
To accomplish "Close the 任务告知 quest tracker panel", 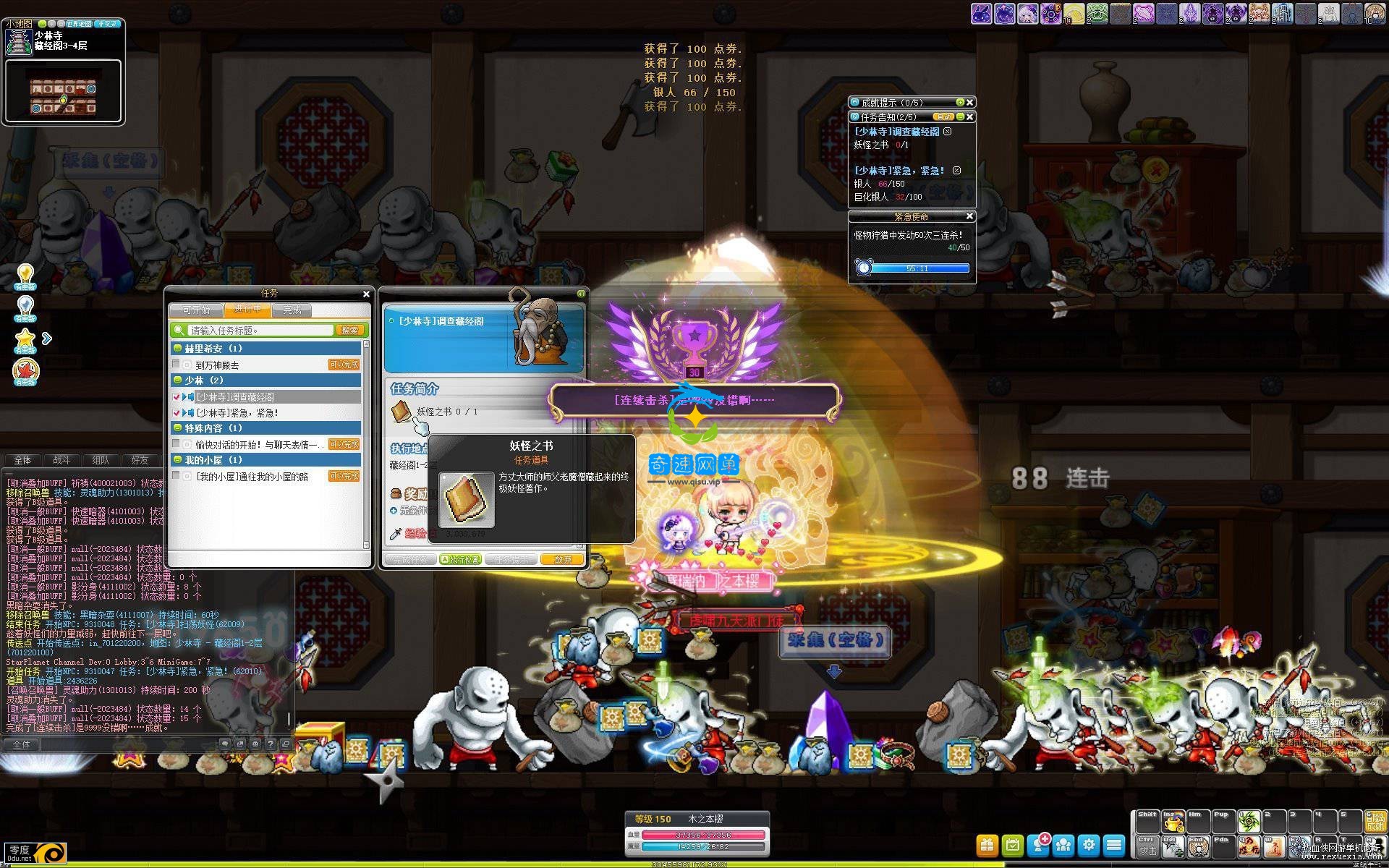I will tap(970, 116).
